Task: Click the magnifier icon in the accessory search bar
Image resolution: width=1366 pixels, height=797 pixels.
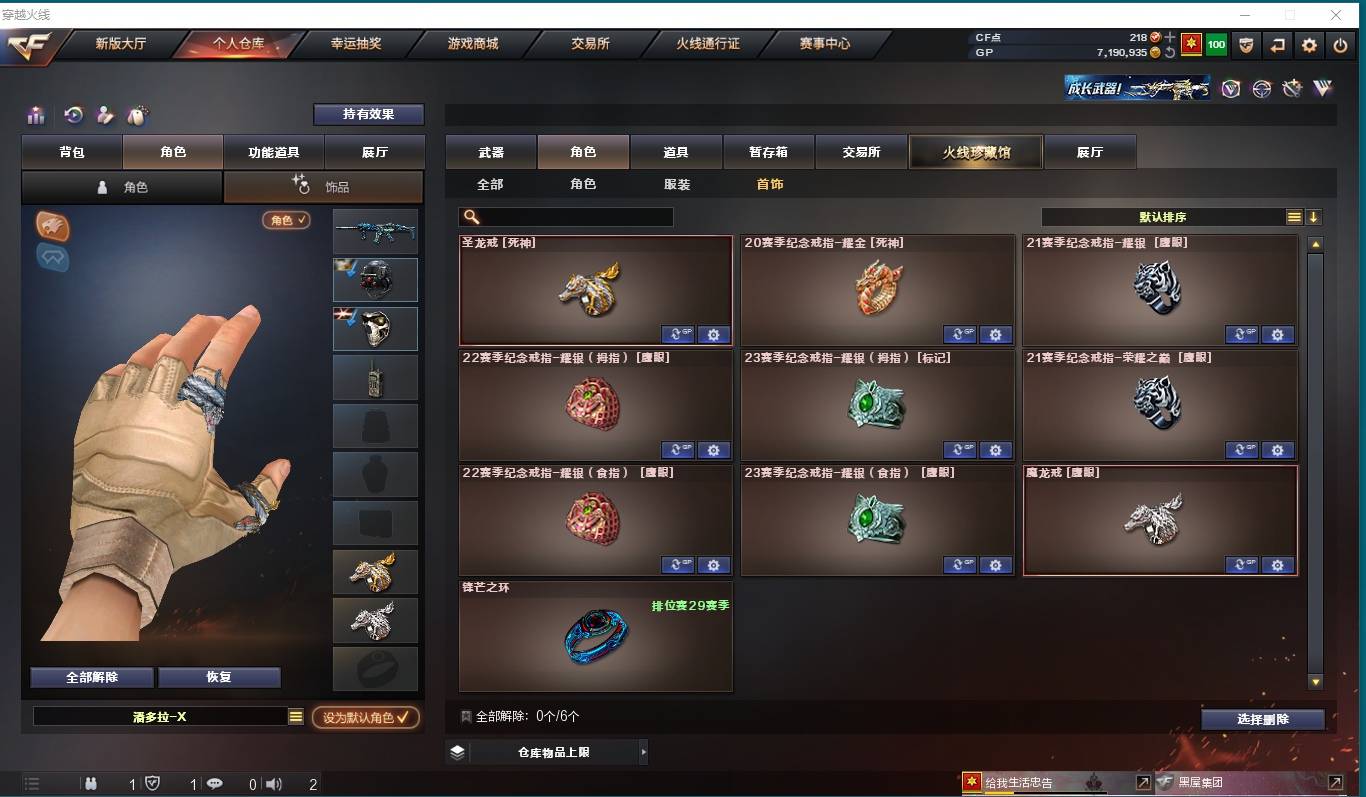Action: 470,217
